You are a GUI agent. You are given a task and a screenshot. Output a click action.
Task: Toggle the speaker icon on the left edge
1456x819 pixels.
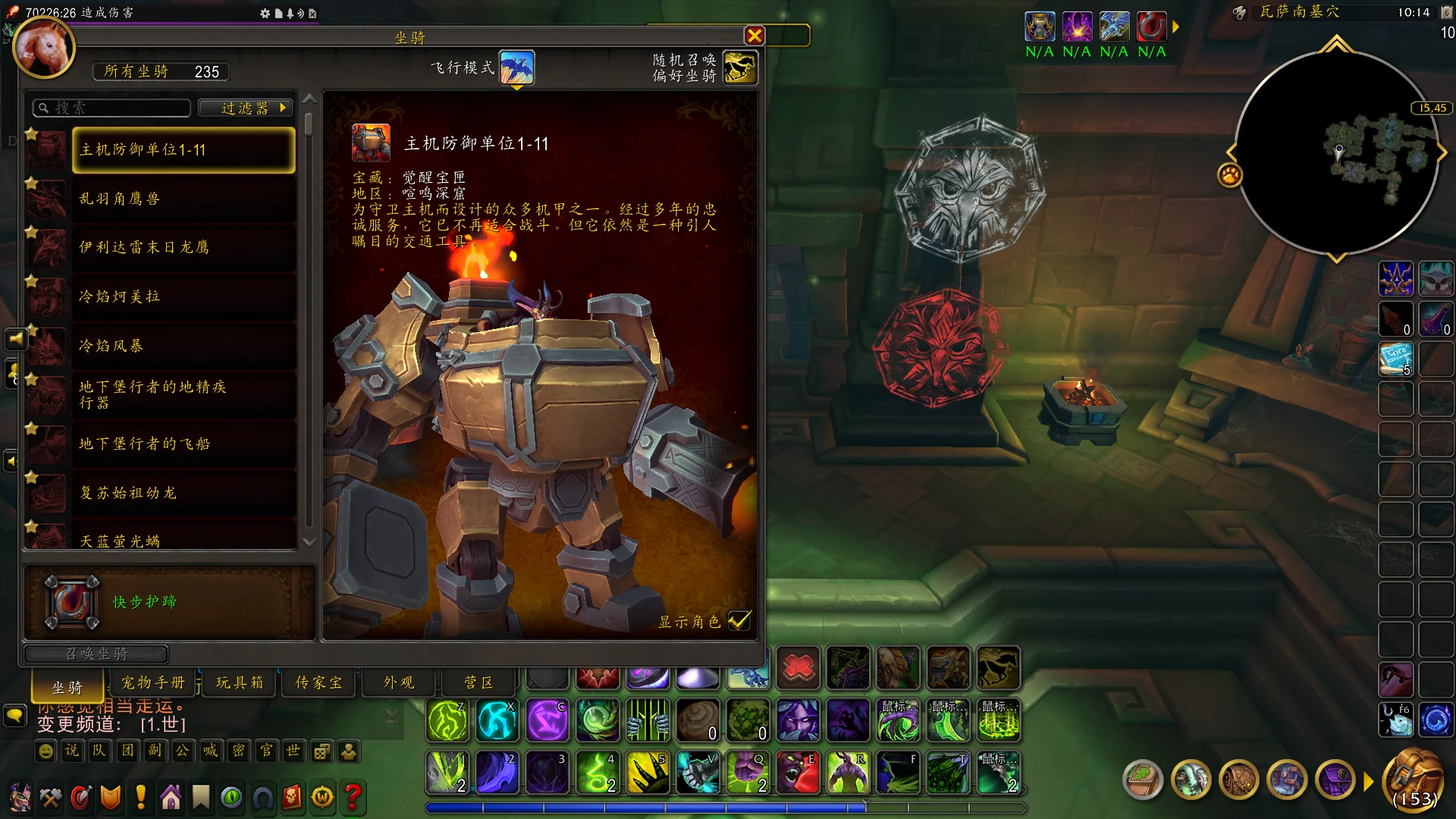(x=16, y=339)
